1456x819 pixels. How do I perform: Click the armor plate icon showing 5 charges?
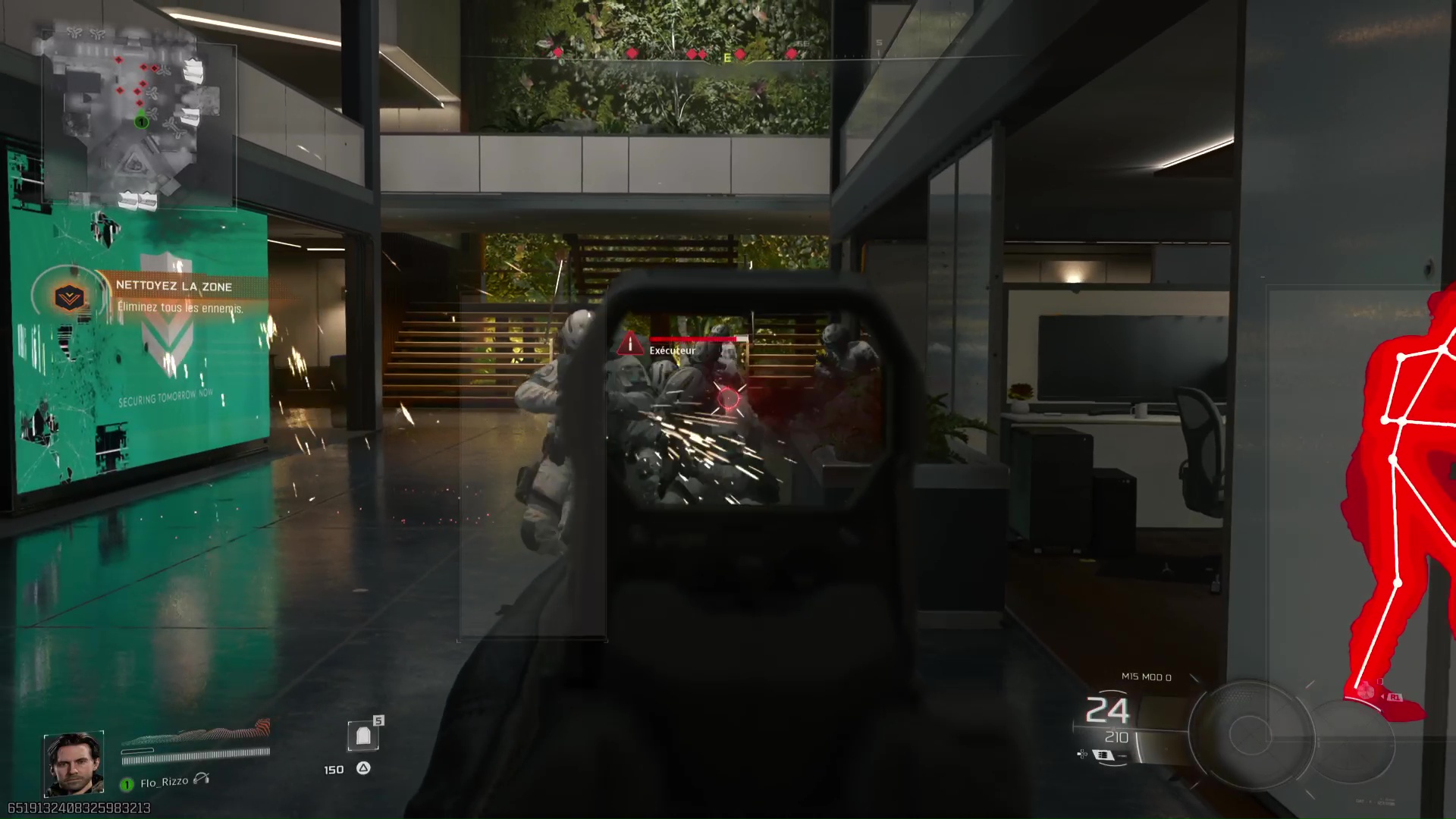[x=365, y=736]
